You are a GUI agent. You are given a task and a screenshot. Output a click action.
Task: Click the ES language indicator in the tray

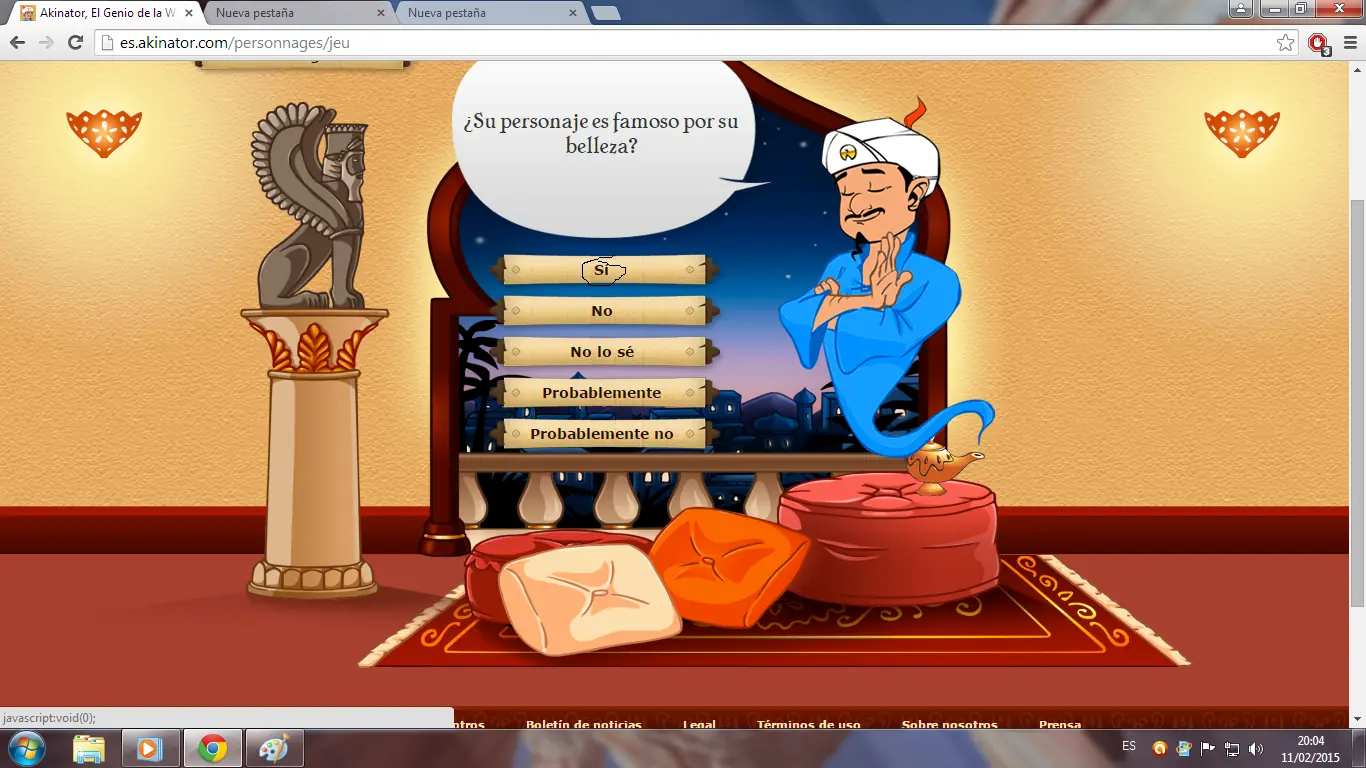pos(1128,747)
